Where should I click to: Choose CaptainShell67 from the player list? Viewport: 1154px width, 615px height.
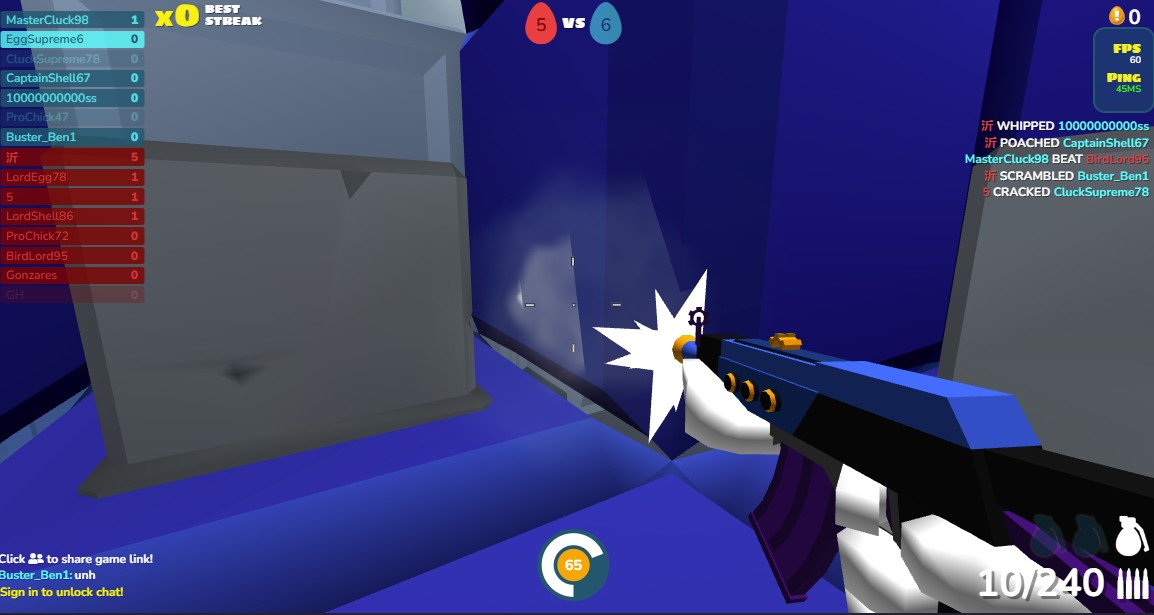pos(72,78)
